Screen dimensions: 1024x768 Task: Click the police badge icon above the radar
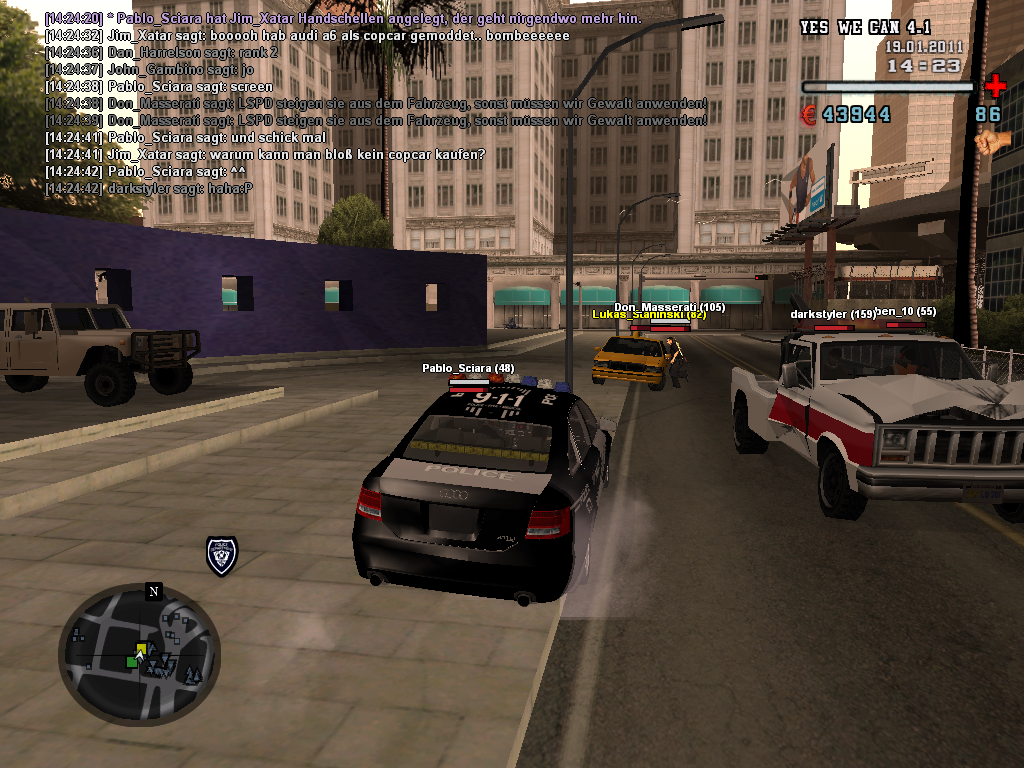[x=221, y=555]
